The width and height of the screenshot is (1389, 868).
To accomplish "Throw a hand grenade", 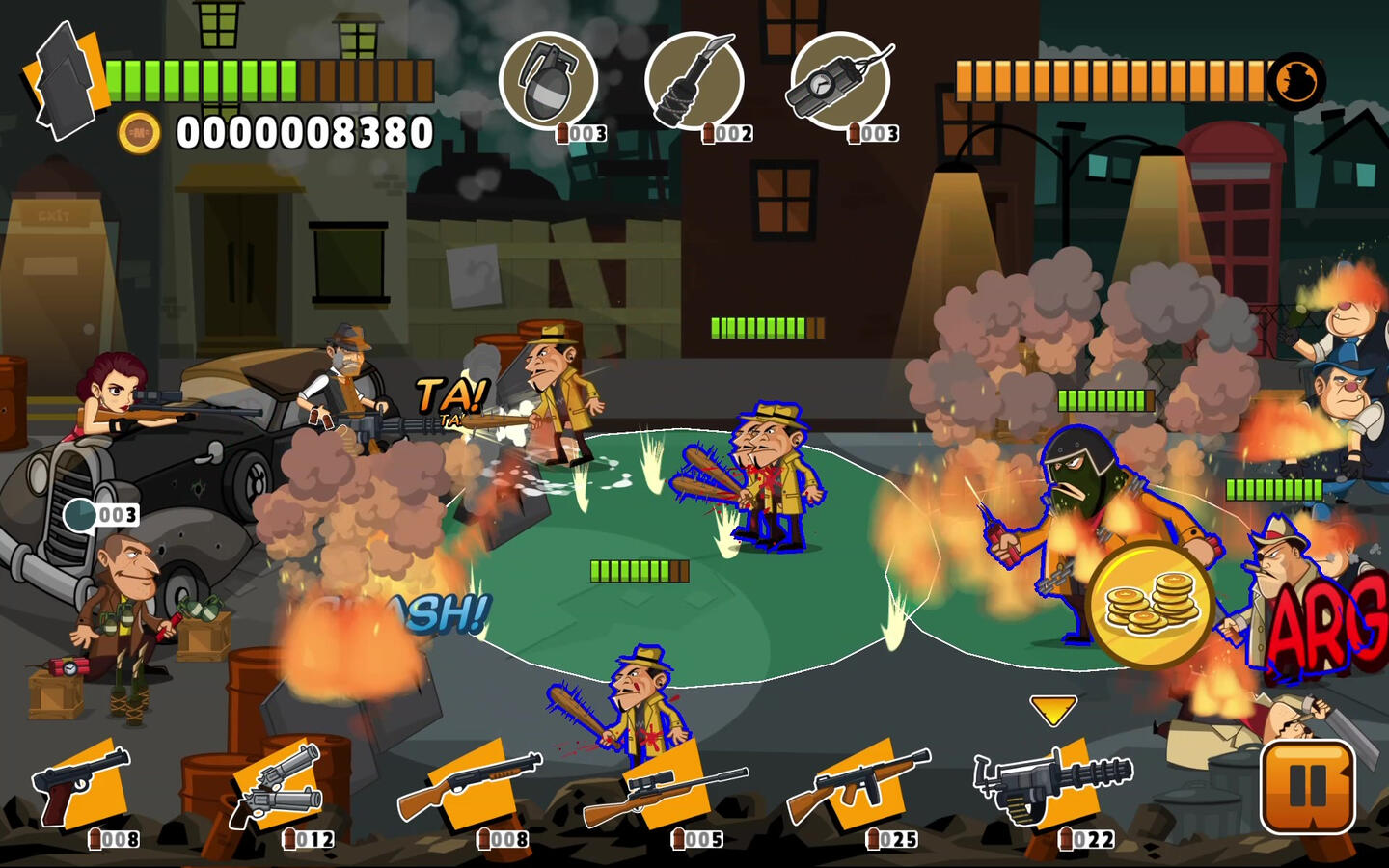I will 548,81.
